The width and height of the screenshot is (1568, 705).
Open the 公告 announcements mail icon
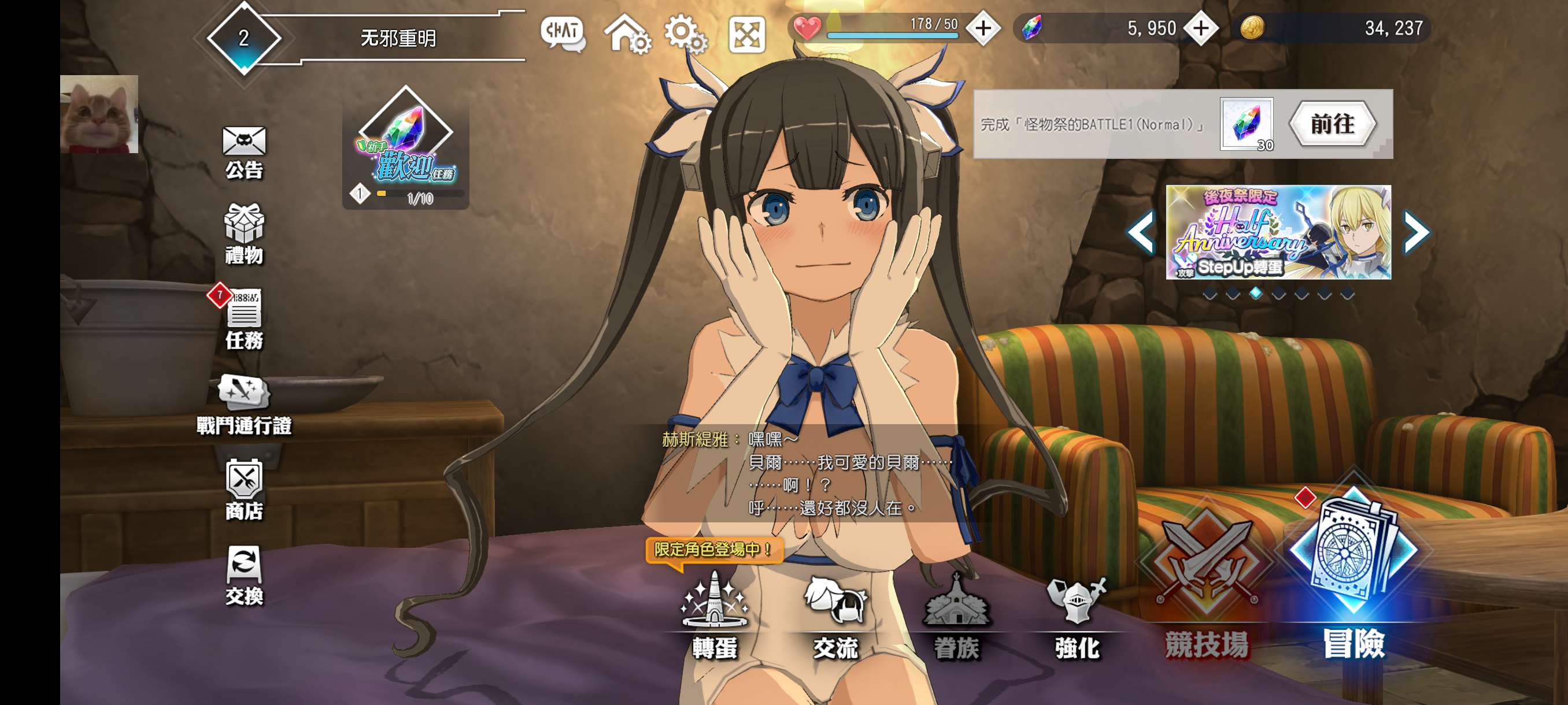243,151
